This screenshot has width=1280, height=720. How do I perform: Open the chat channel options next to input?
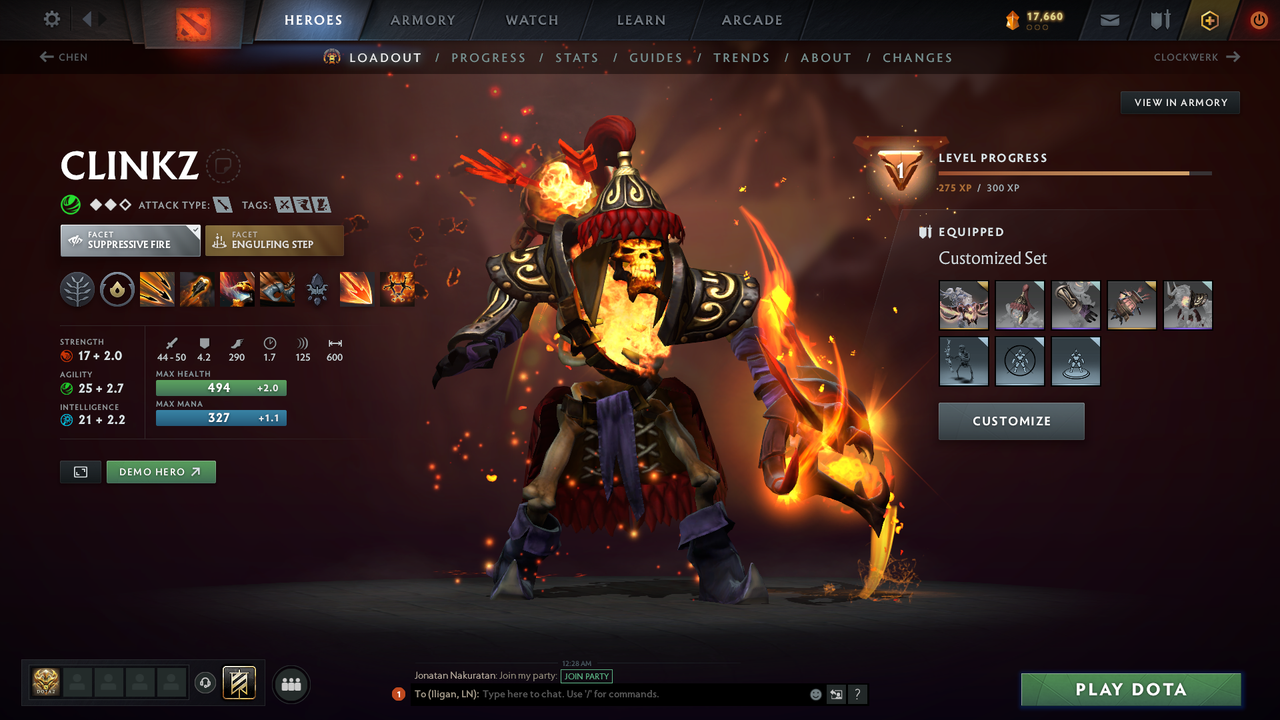836,694
